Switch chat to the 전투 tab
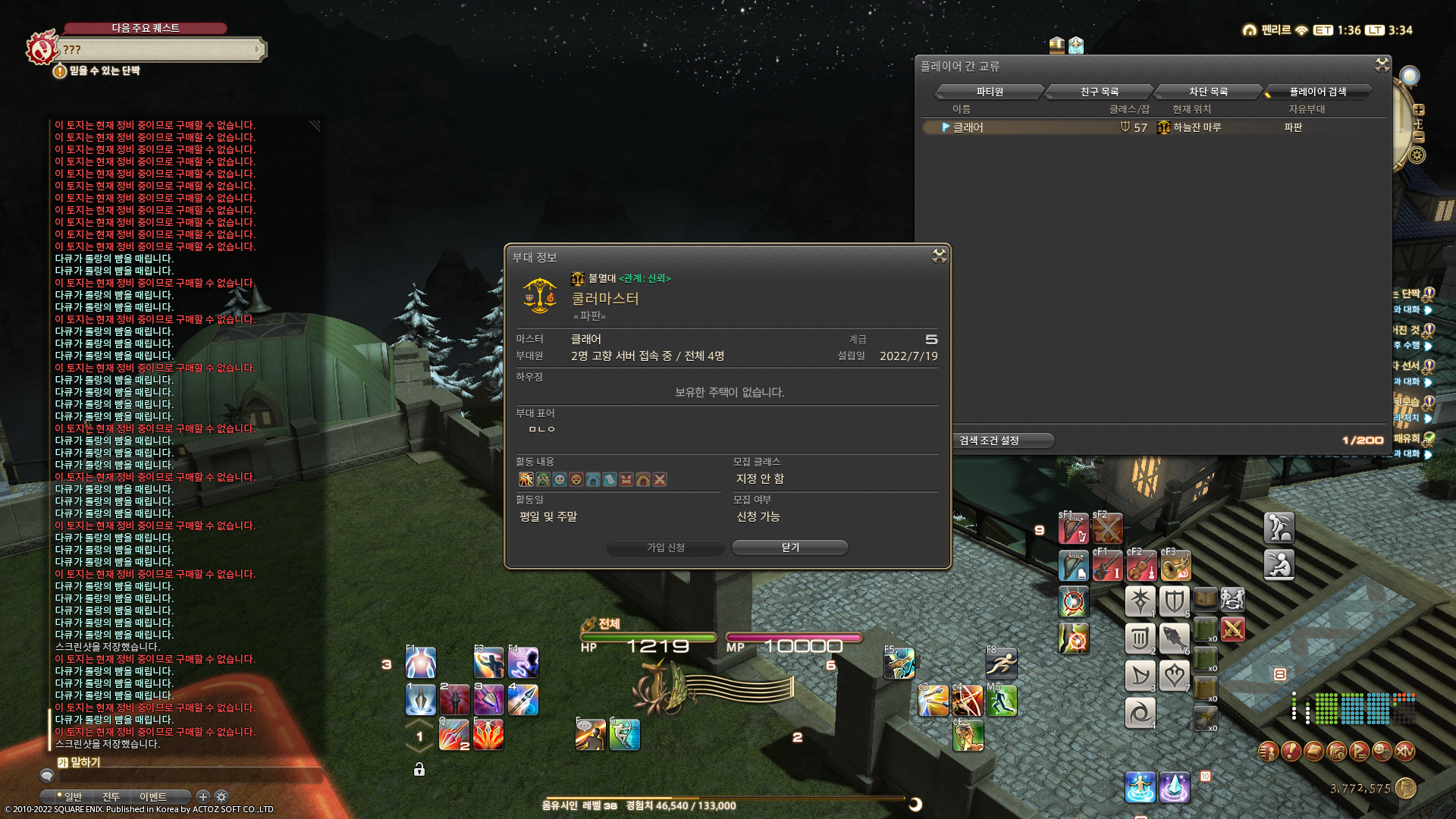This screenshot has width=1456, height=819. pyautogui.click(x=111, y=797)
